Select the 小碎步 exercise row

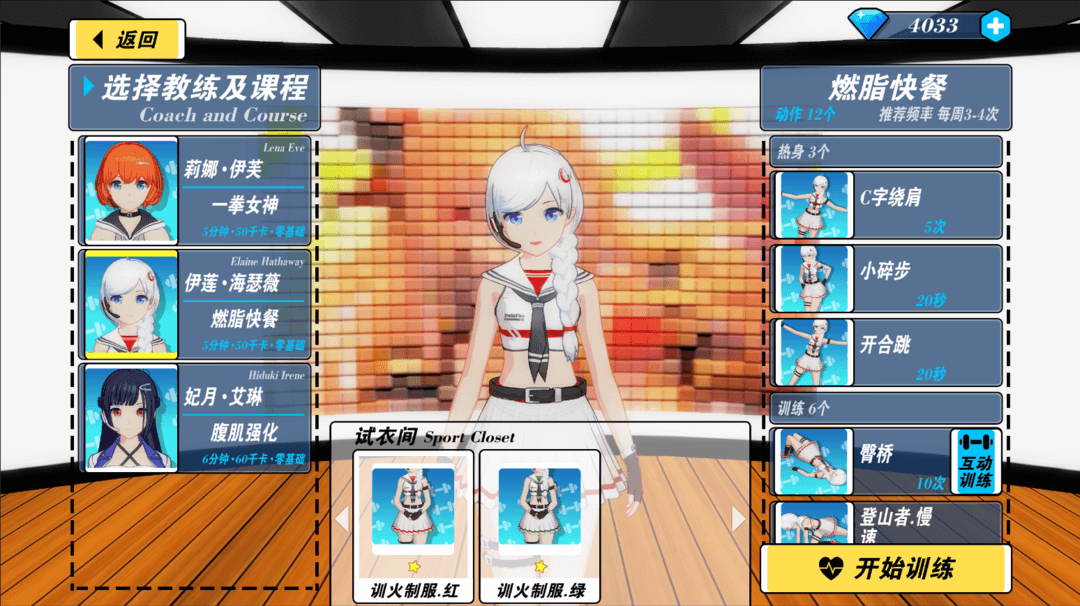(x=886, y=279)
